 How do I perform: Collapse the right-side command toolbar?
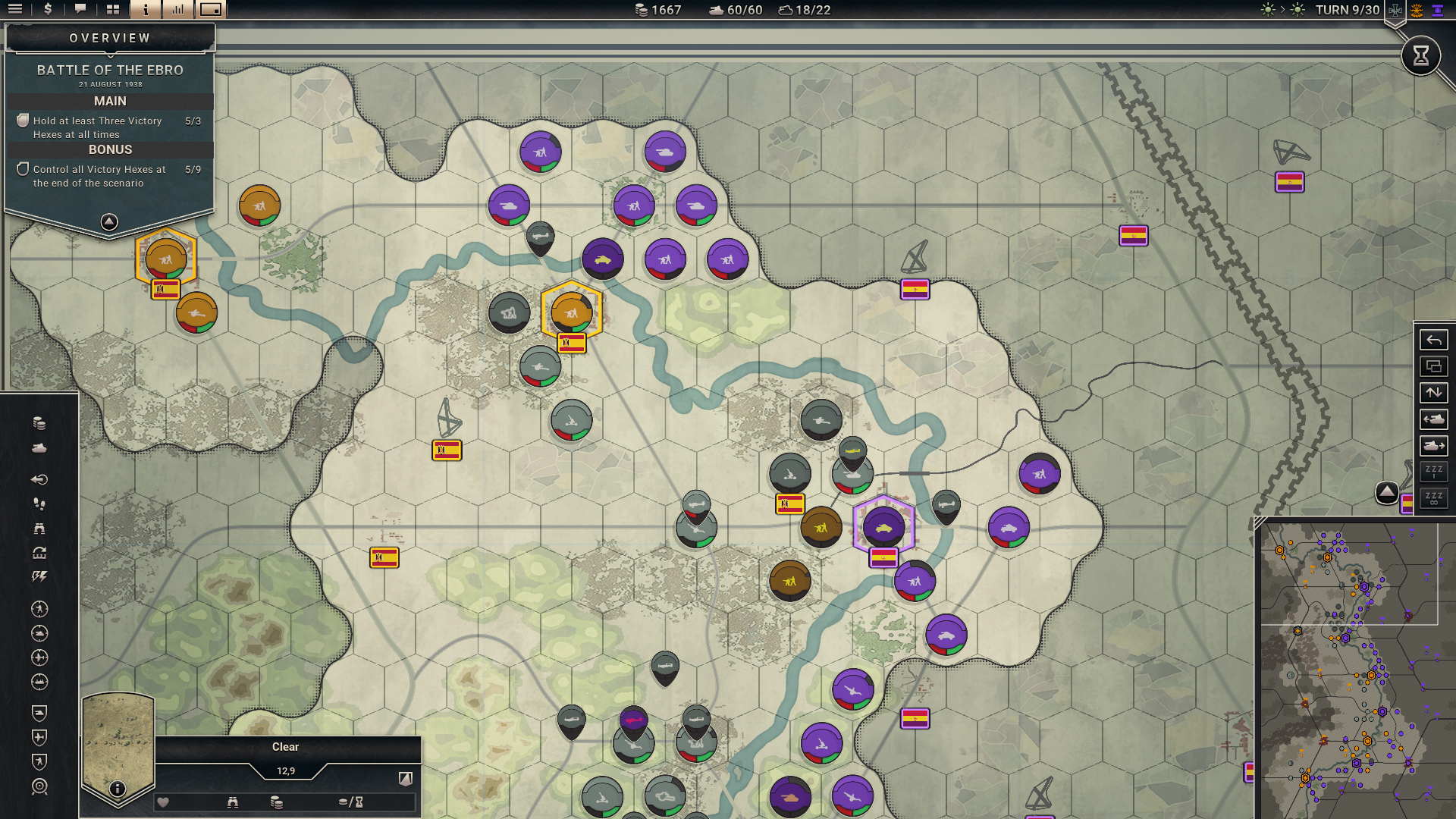(x=1388, y=492)
